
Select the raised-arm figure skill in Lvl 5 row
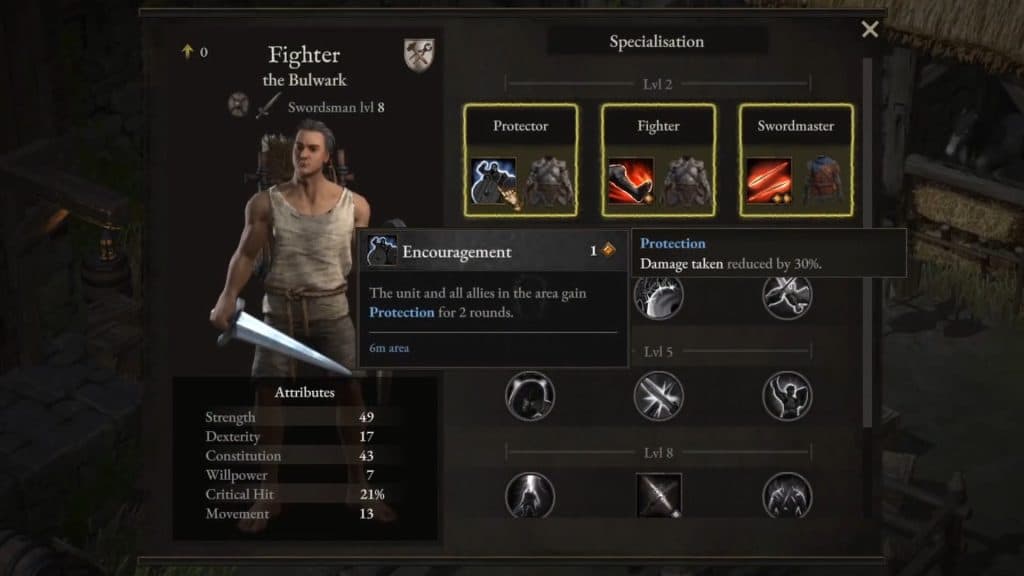tap(787, 396)
